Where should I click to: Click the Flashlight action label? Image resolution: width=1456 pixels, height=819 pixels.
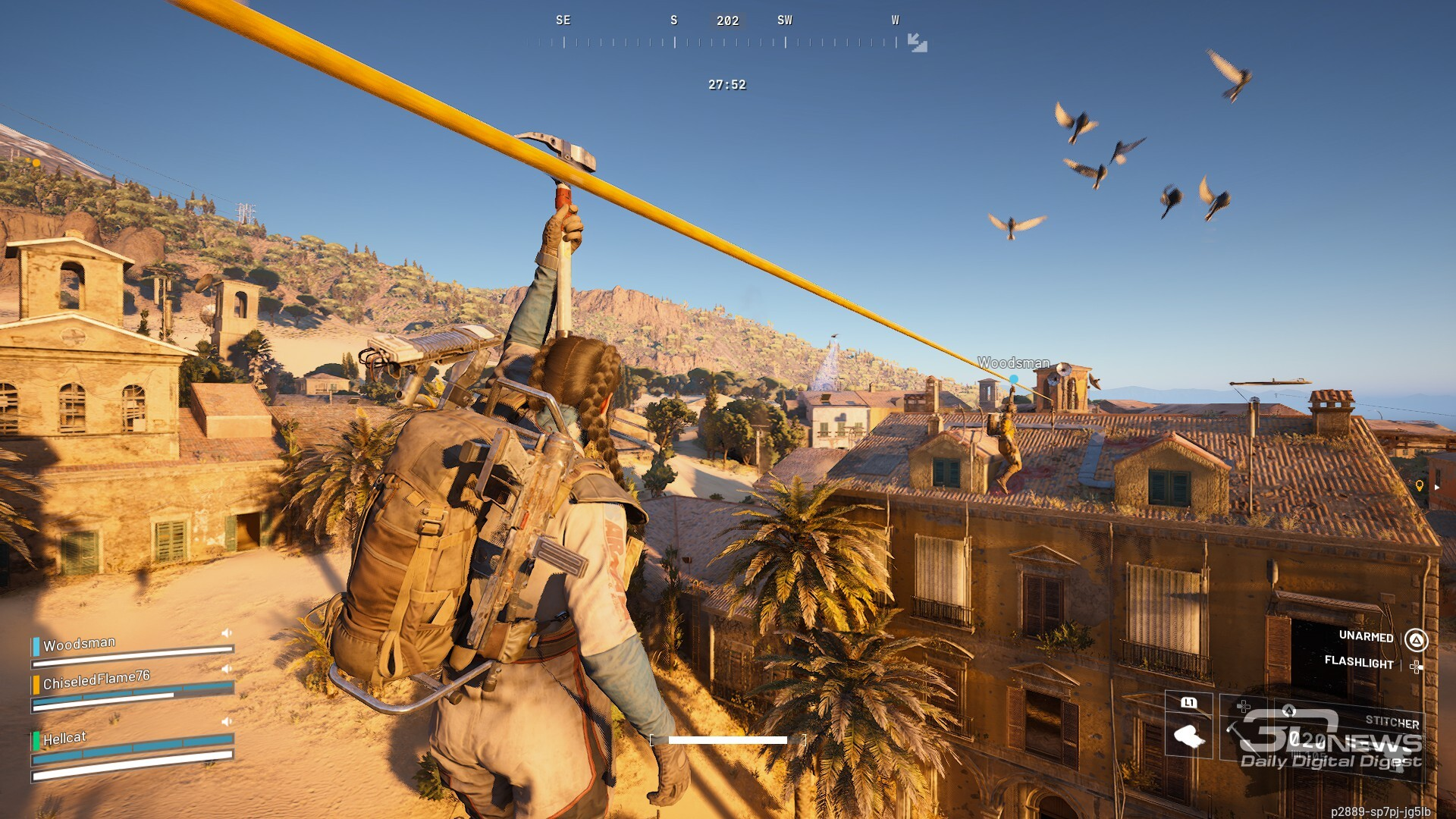pyautogui.click(x=1358, y=662)
